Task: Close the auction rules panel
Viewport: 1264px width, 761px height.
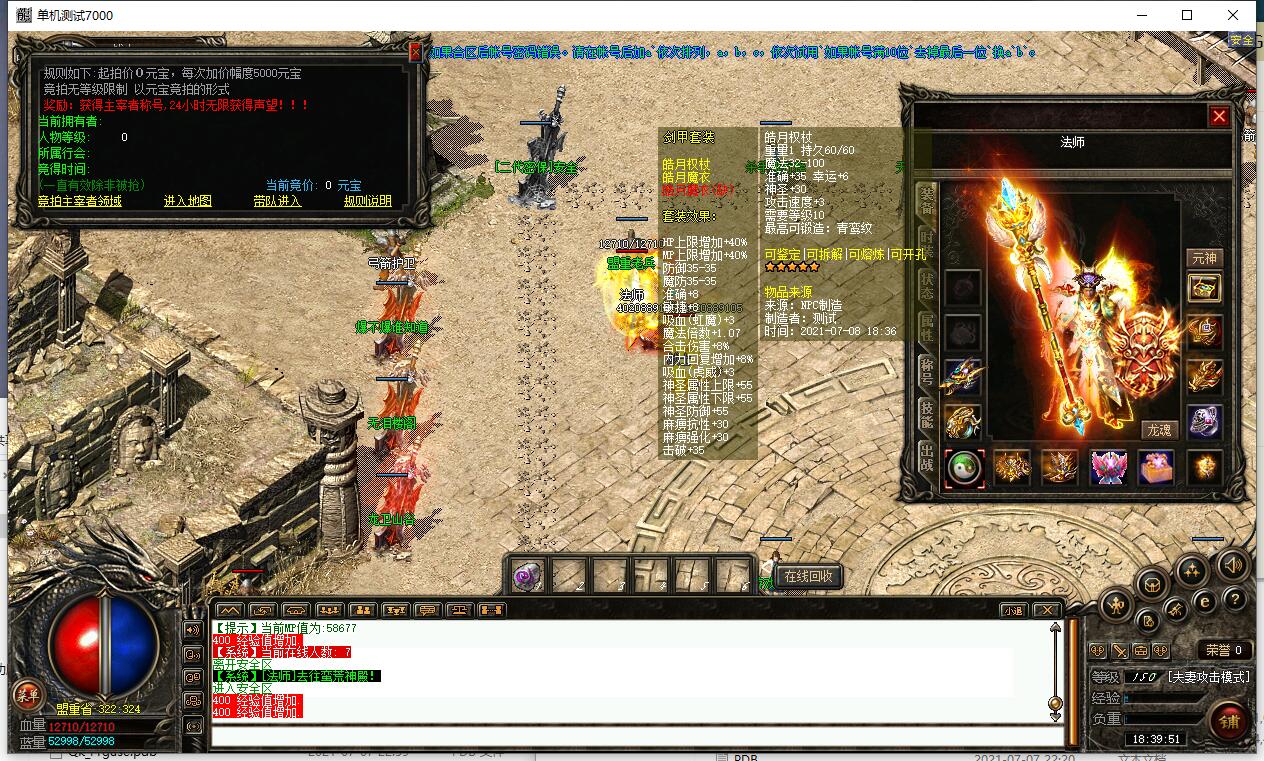Action: [x=415, y=53]
